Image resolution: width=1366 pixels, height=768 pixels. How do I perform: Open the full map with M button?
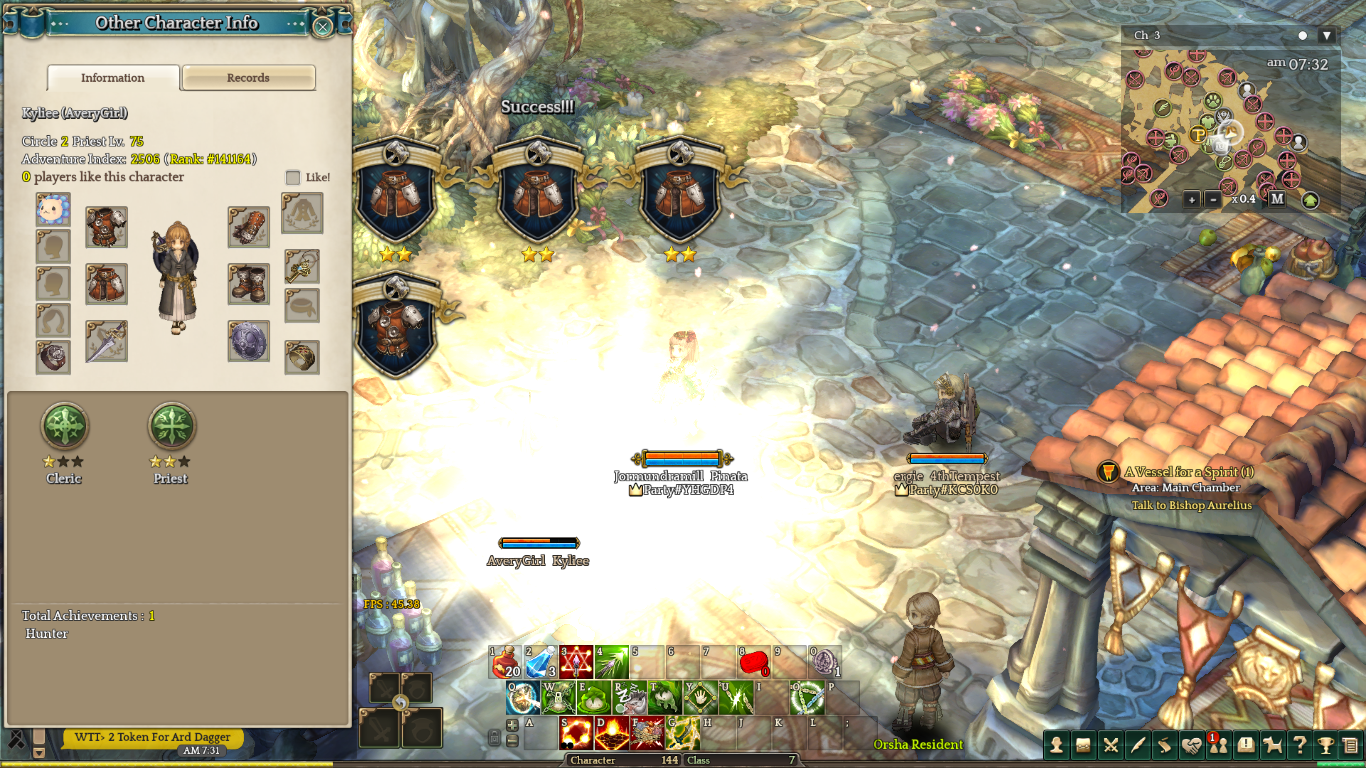click(x=1277, y=199)
